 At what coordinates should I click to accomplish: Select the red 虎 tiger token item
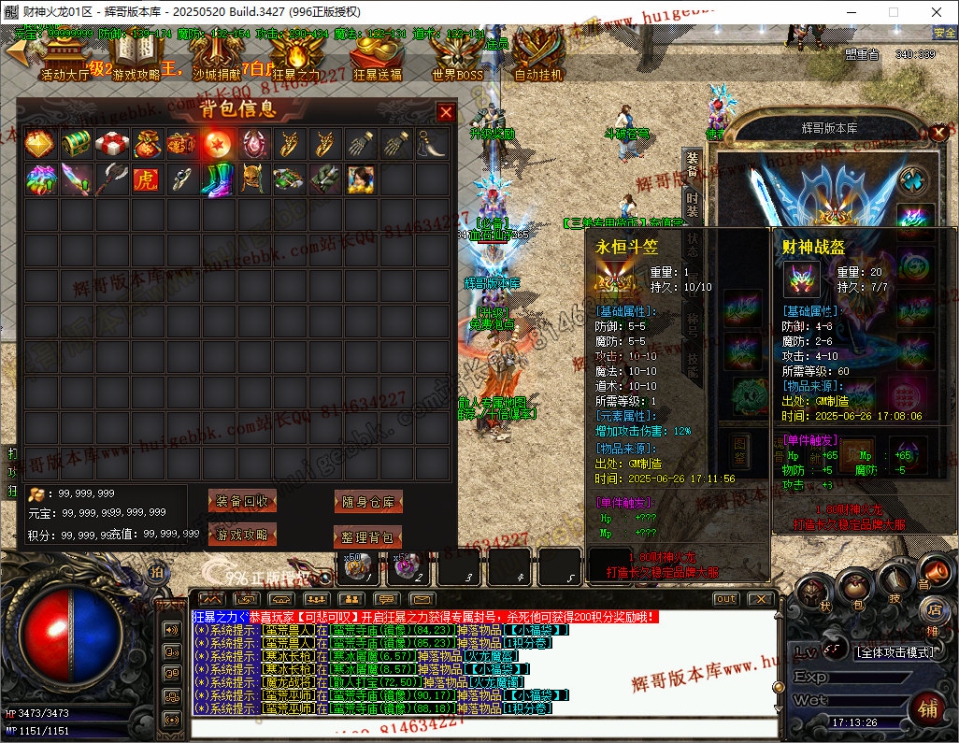pos(146,180)
